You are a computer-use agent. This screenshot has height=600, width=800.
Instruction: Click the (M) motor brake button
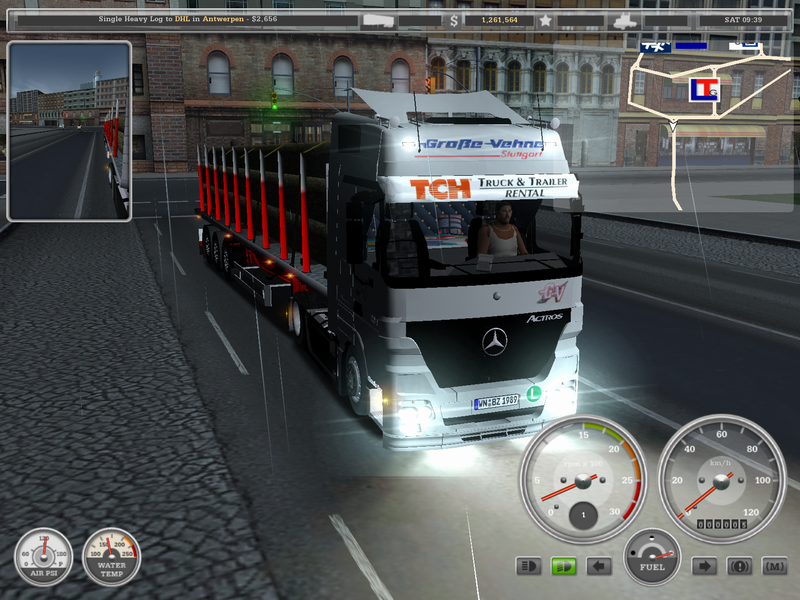tap(774, 567)
